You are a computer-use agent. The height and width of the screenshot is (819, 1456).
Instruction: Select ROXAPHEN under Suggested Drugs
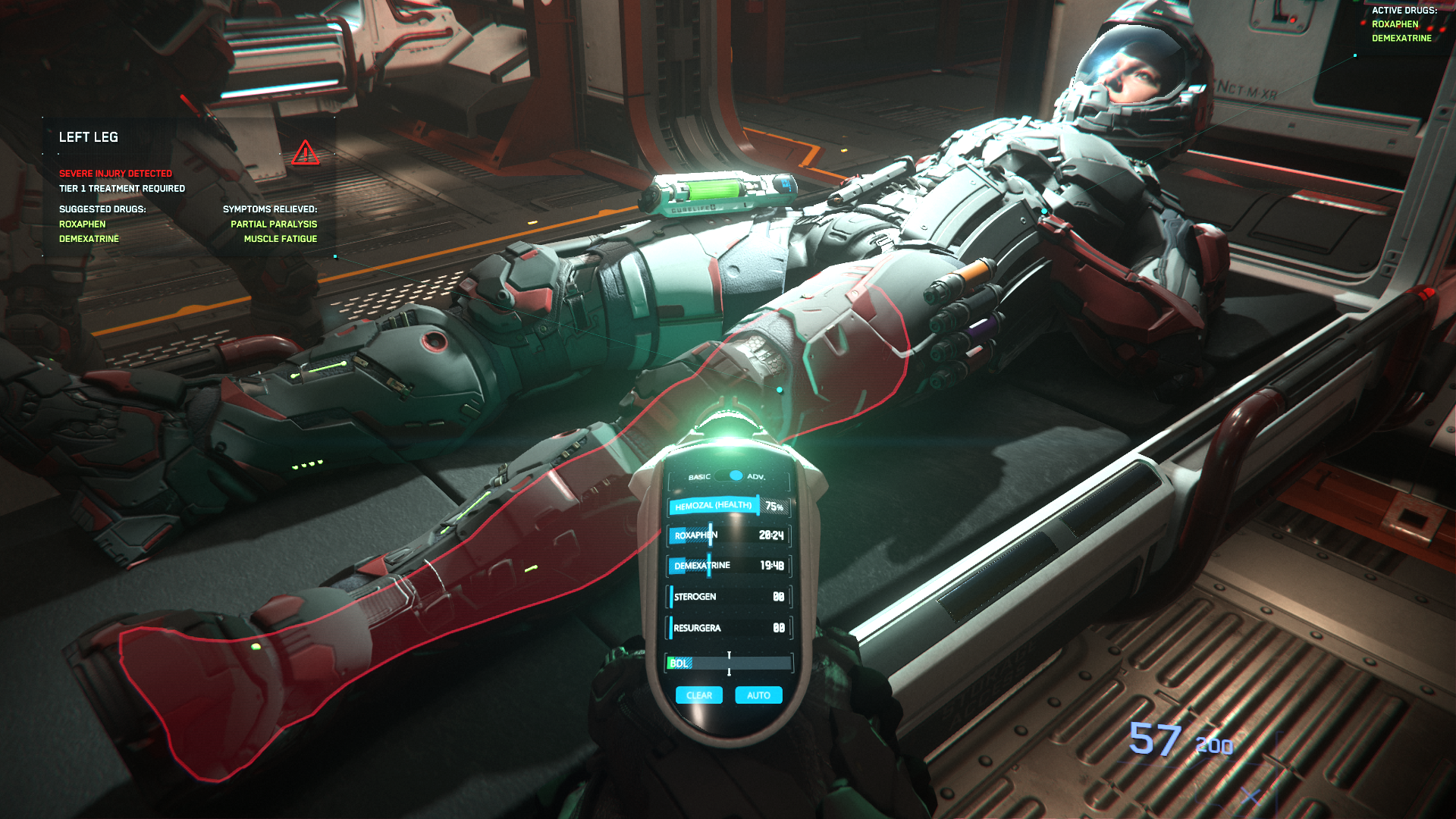click(83, 224)
